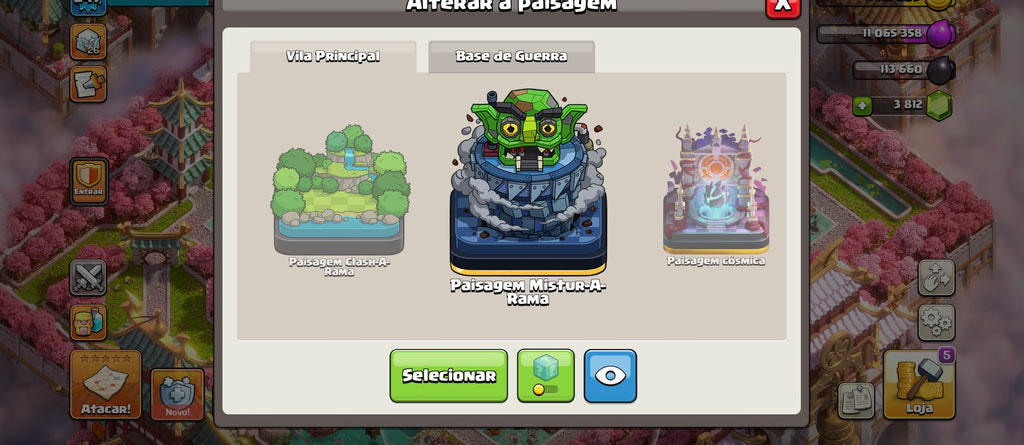The height and width of the screenshot is (445, 1024).
Task: Open the gear settings icon
Action: [x=936, y=322]
